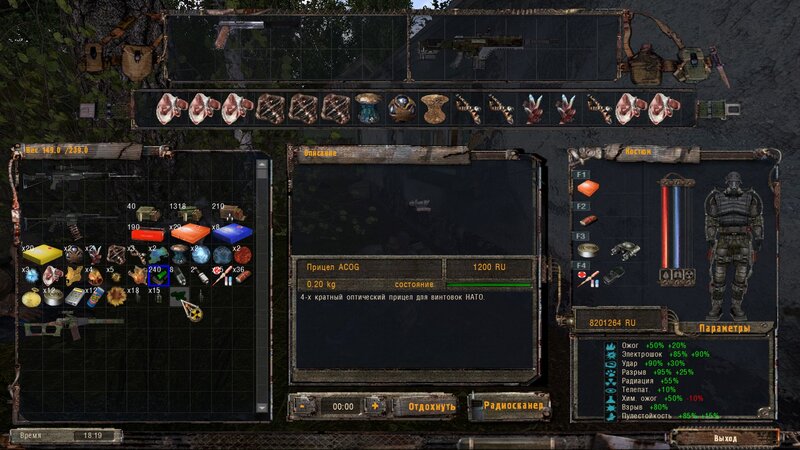Screen dimensions: 800x450
Task: Select the ammo box stack marked 1318
Action: [188, 212]
